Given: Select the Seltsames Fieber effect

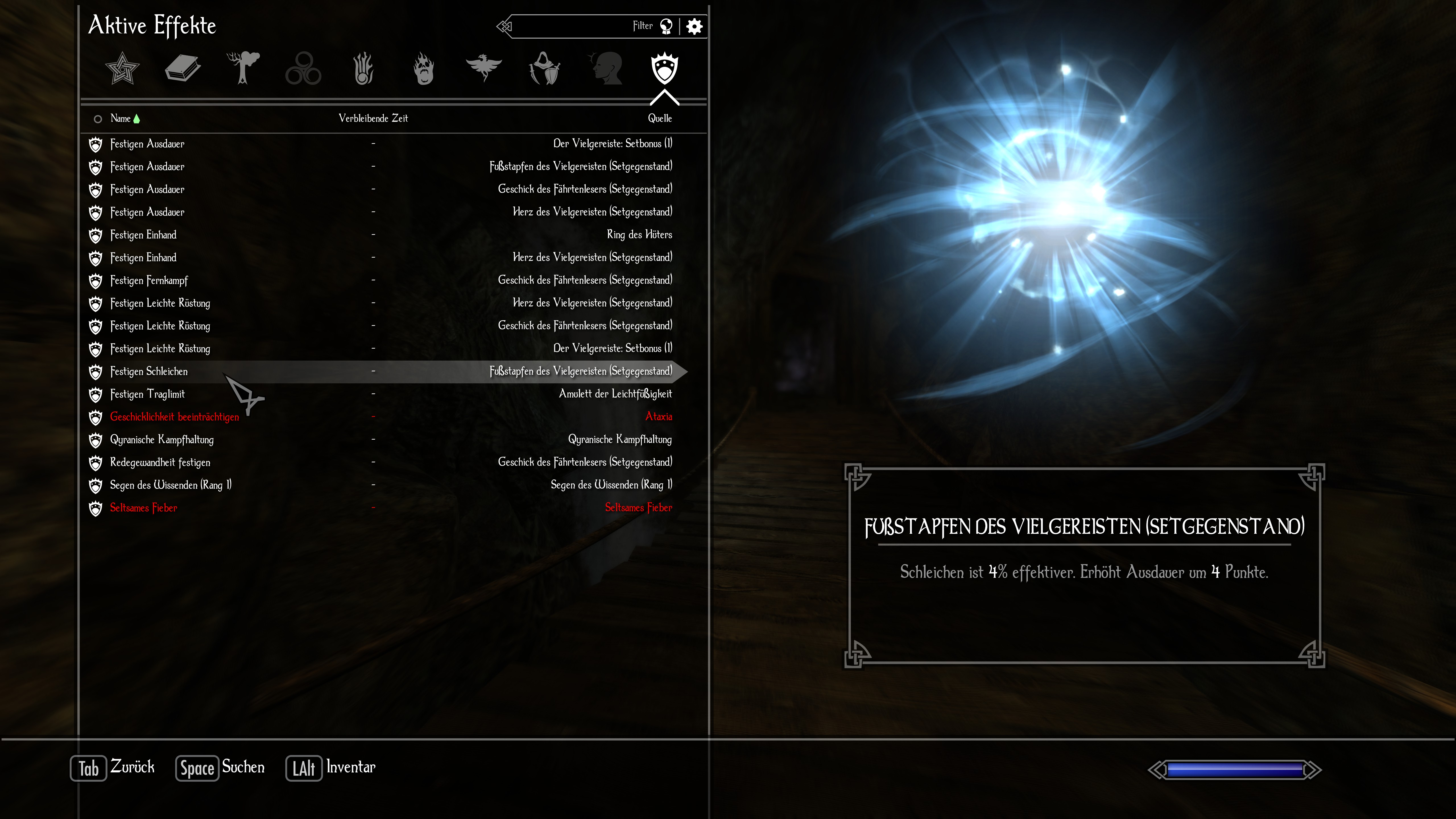Looking at the screenshot, I should (x=144, y=508).
